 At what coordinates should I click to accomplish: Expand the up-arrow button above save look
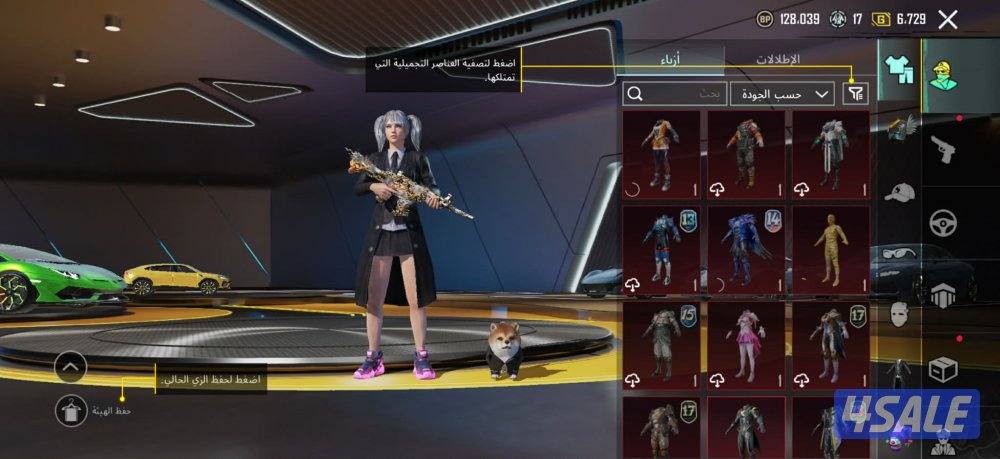[71, 367]
